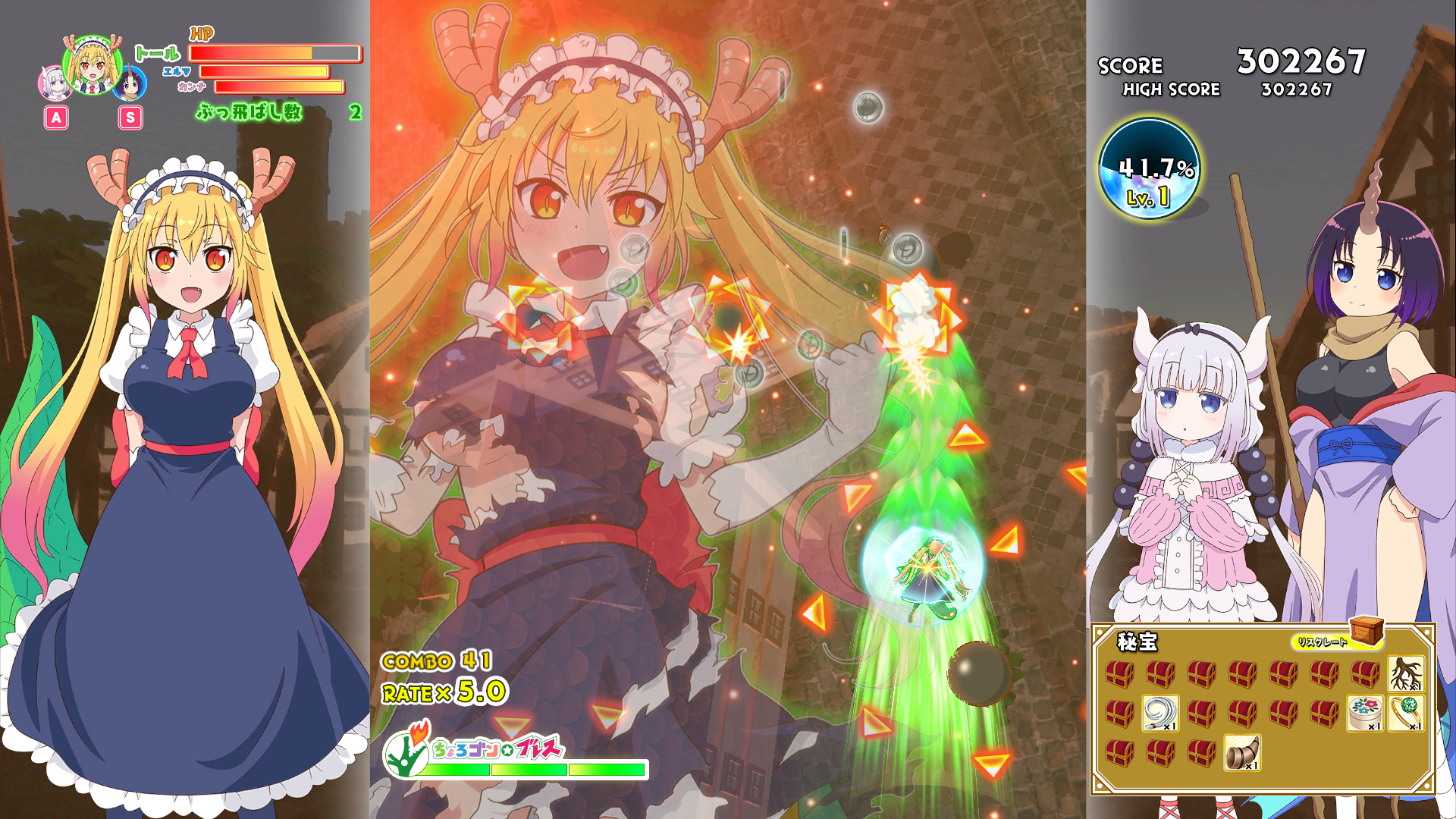This screenshot has height=819, width=1456.
Task: Click the tree-root item in the top treasure row
Action: point(1405,673)
